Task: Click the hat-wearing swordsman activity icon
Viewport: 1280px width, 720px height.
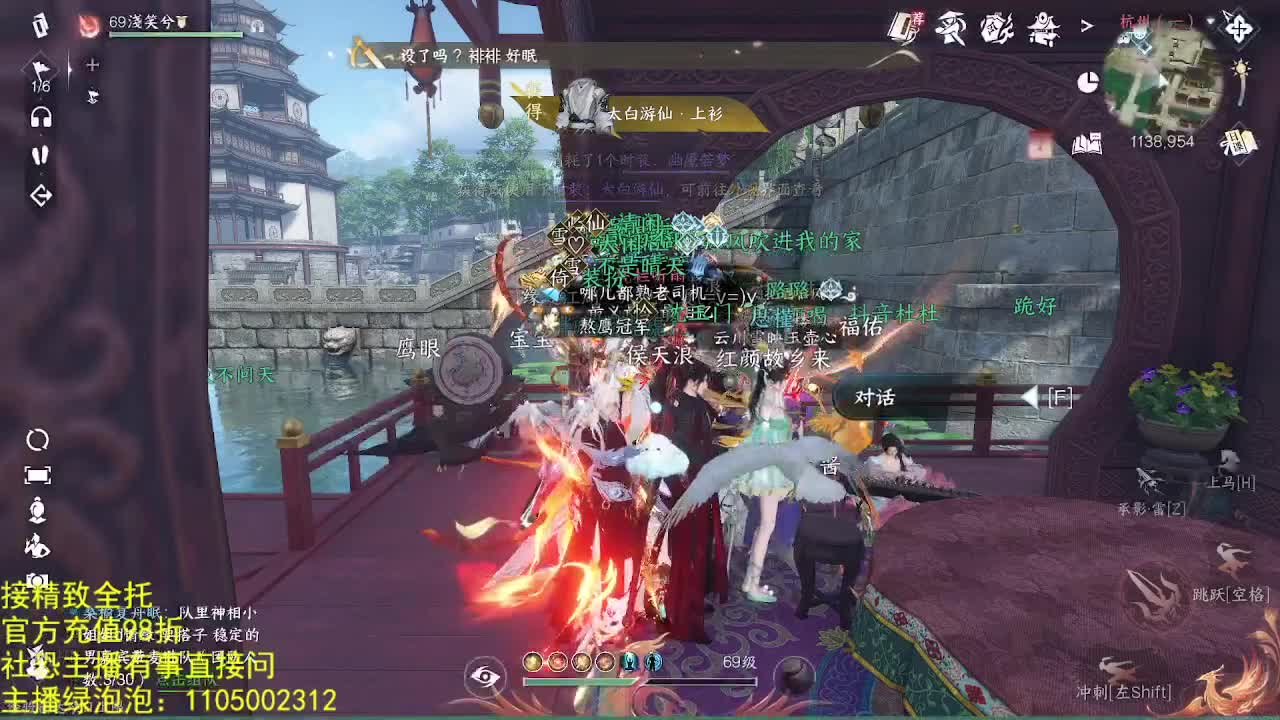Action: [950, 28]
